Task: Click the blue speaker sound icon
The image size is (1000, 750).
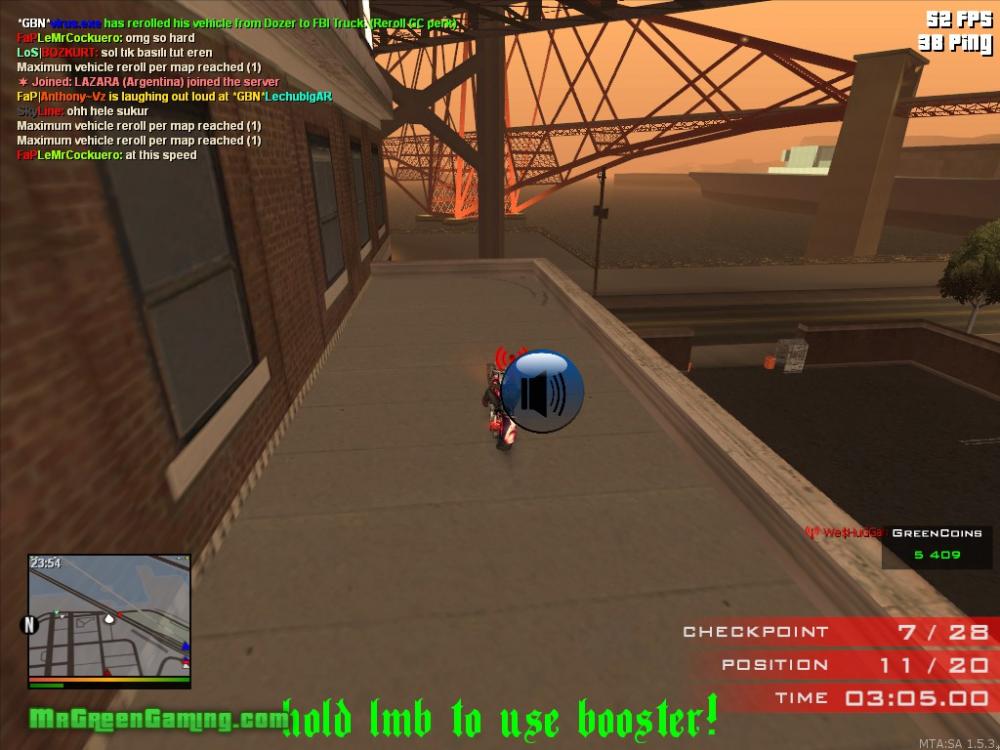Action: (541, 391)
